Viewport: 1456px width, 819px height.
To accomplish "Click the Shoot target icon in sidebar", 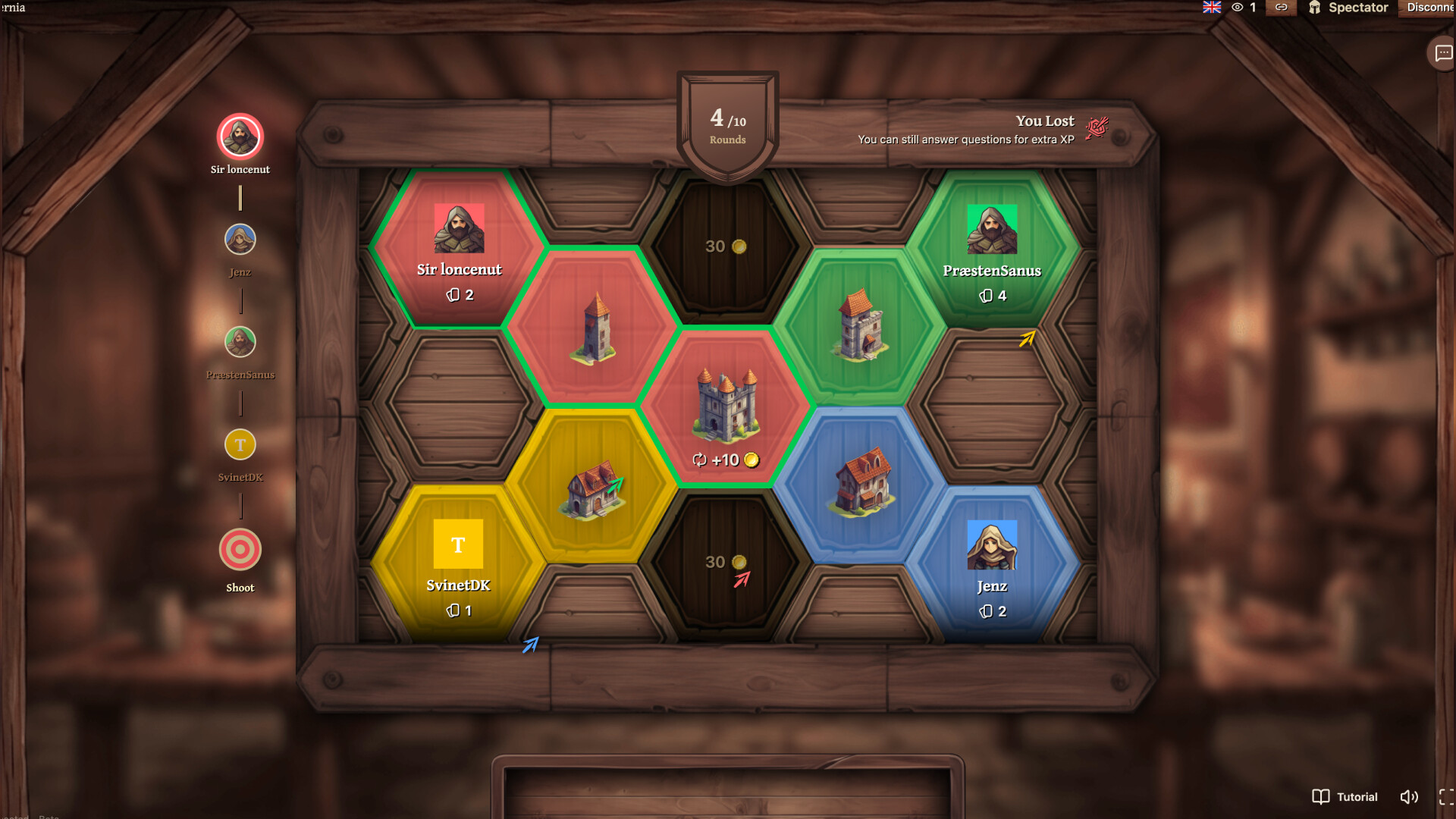I will [x=240, y=549].
